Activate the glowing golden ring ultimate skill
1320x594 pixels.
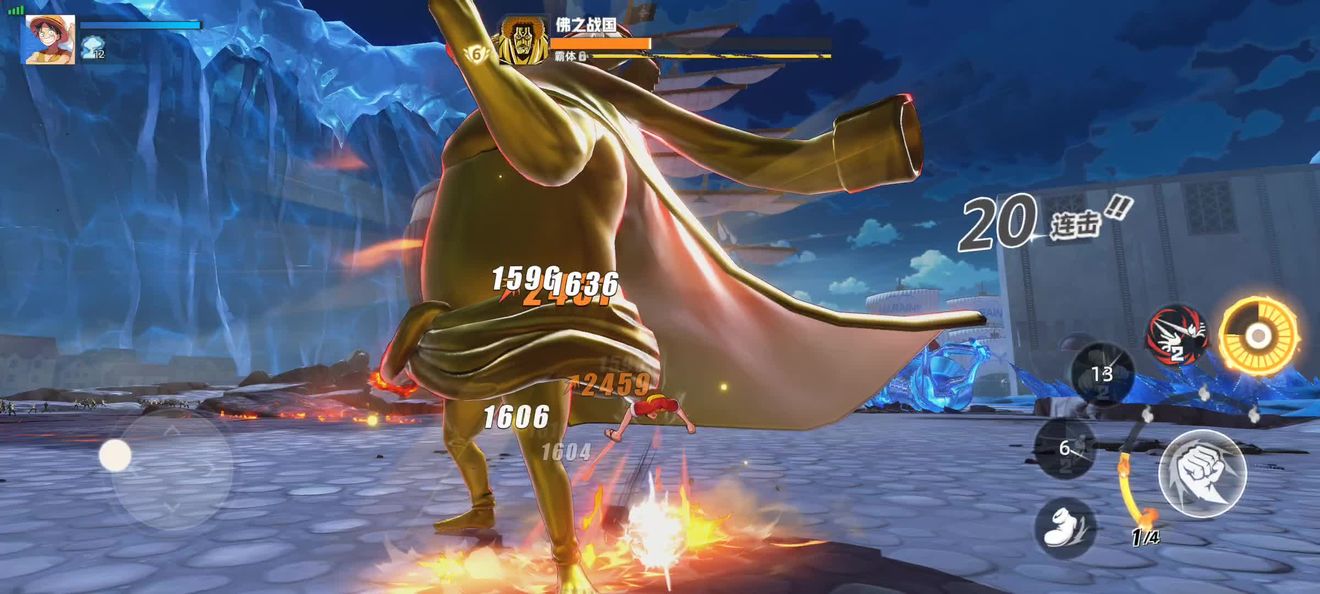coord(1258,336)
